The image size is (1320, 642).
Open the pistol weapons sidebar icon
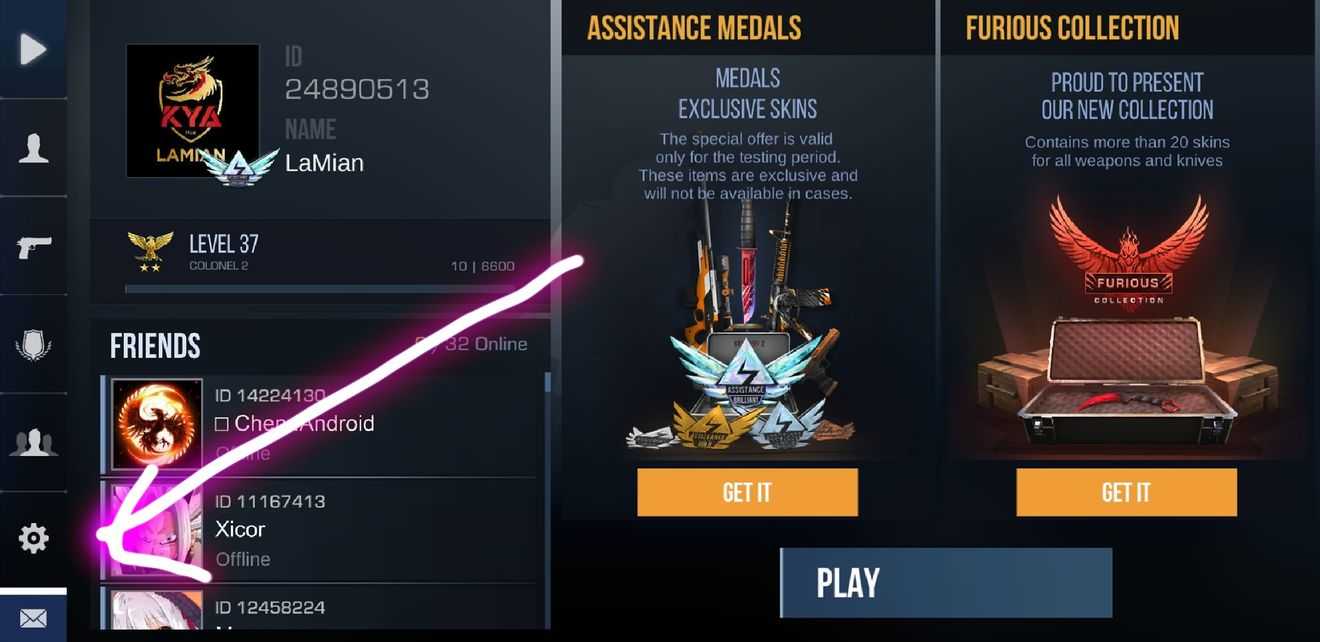point(33,246)
